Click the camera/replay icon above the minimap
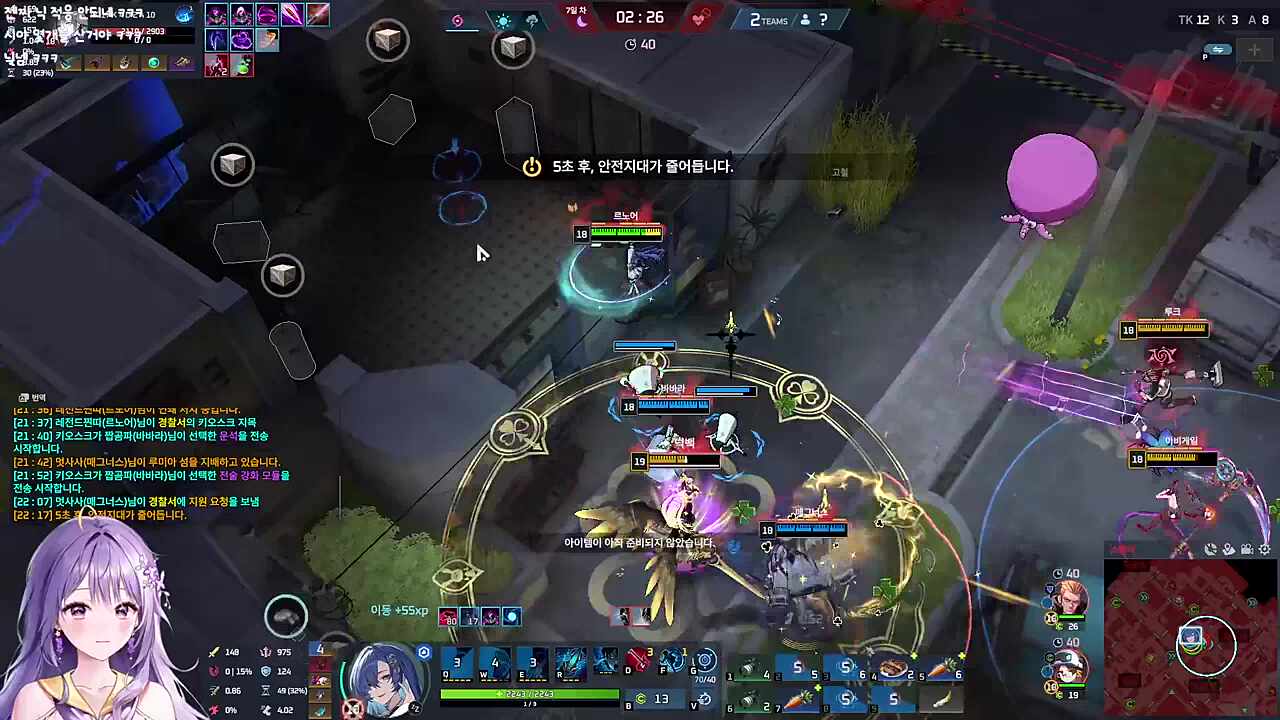The width and height of the screenshot is (1280, 720). coord(1247,549)
